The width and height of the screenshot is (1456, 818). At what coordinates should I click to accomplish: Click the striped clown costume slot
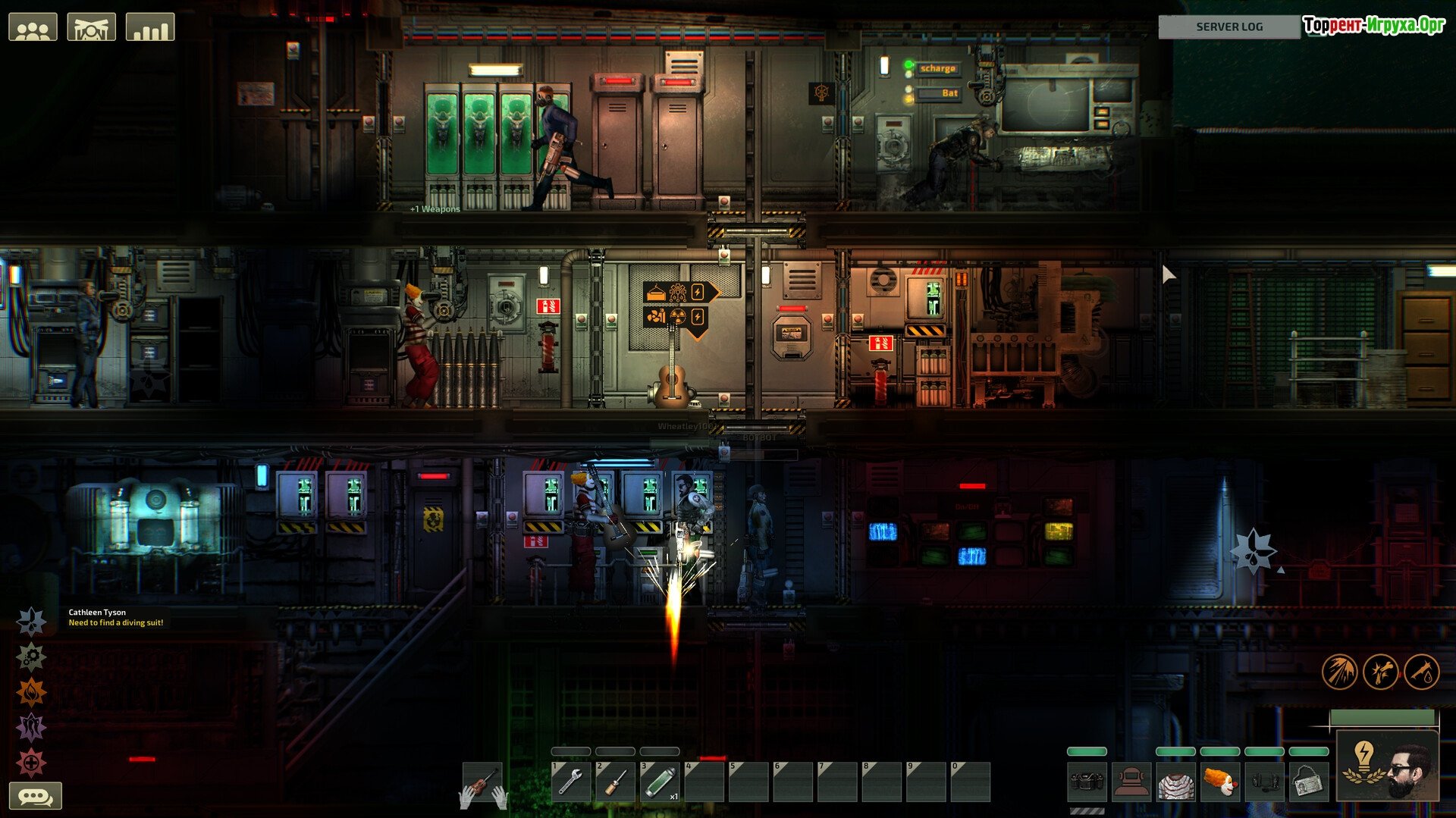point(1175,782)
